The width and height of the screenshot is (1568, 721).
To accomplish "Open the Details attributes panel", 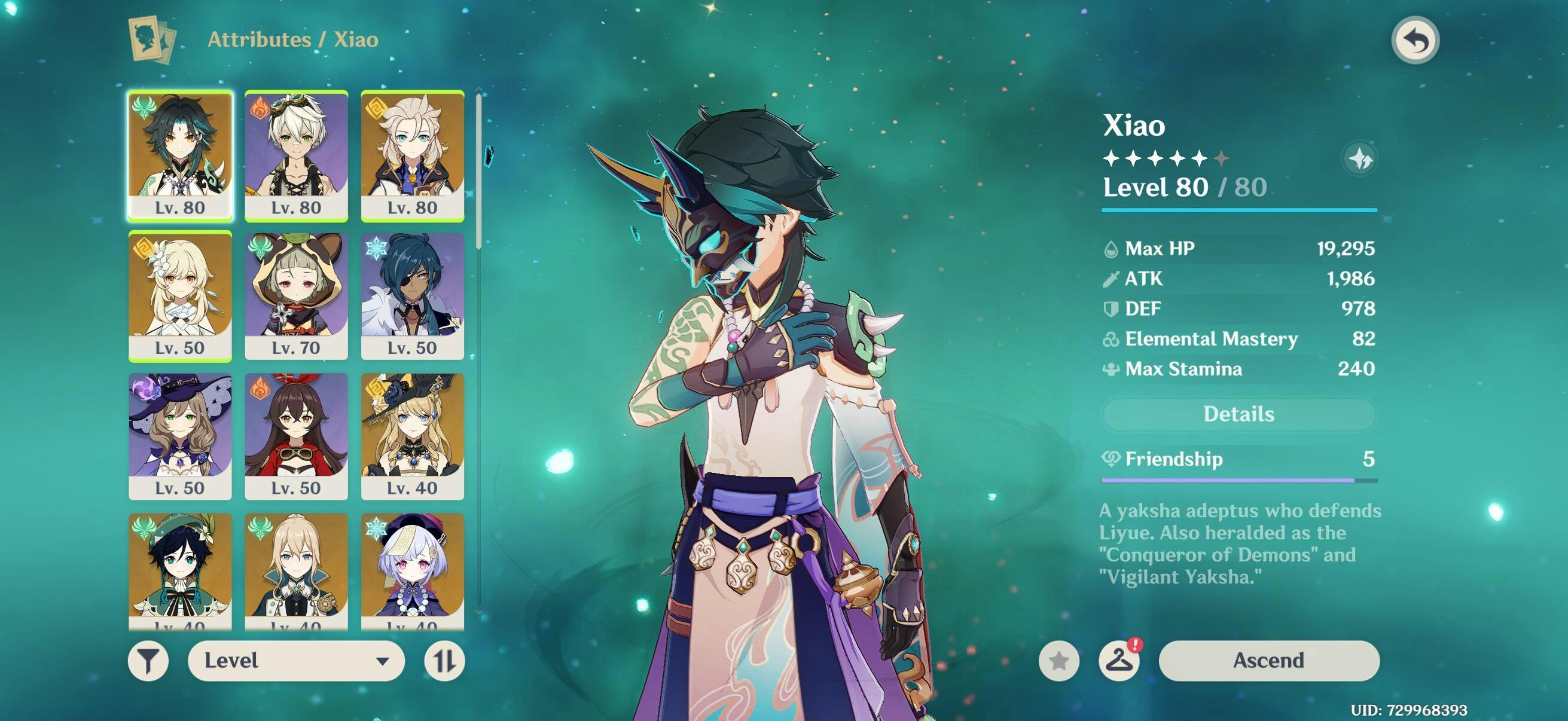I will pyautogui.click(x=1238, y=414).
